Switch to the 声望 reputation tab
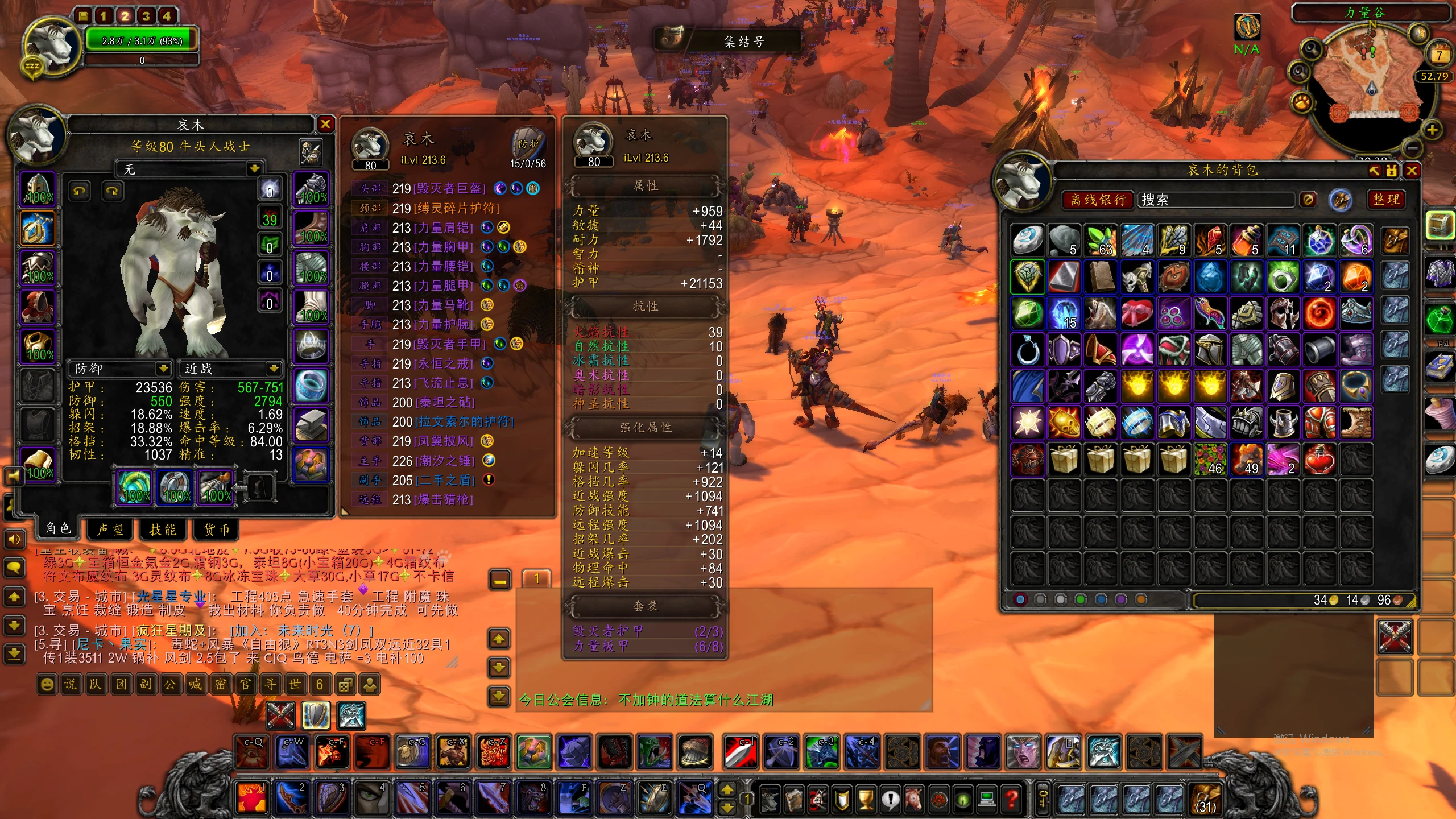The image size is (1456, 819). coord(110,530)
